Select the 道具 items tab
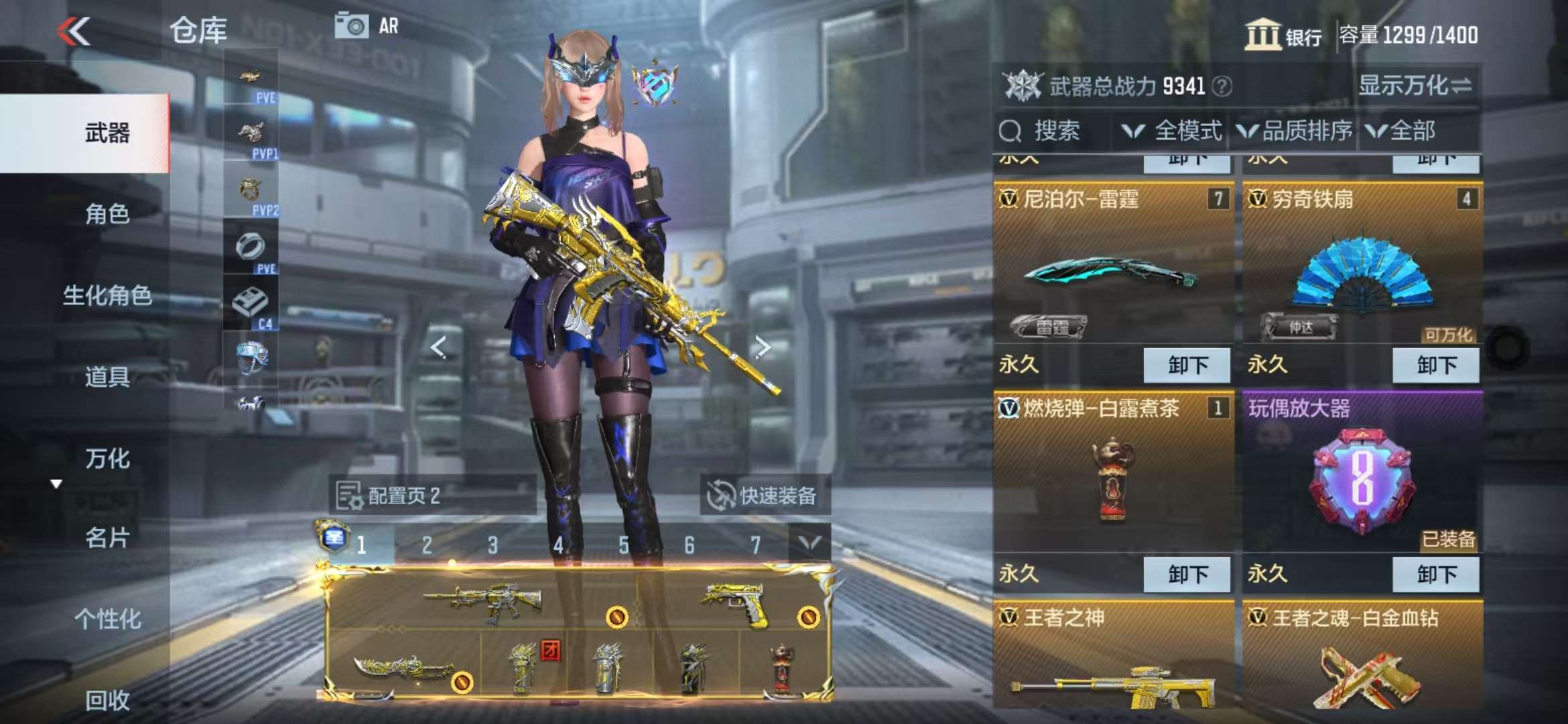 pyautogui.click(x=107, y=377)
